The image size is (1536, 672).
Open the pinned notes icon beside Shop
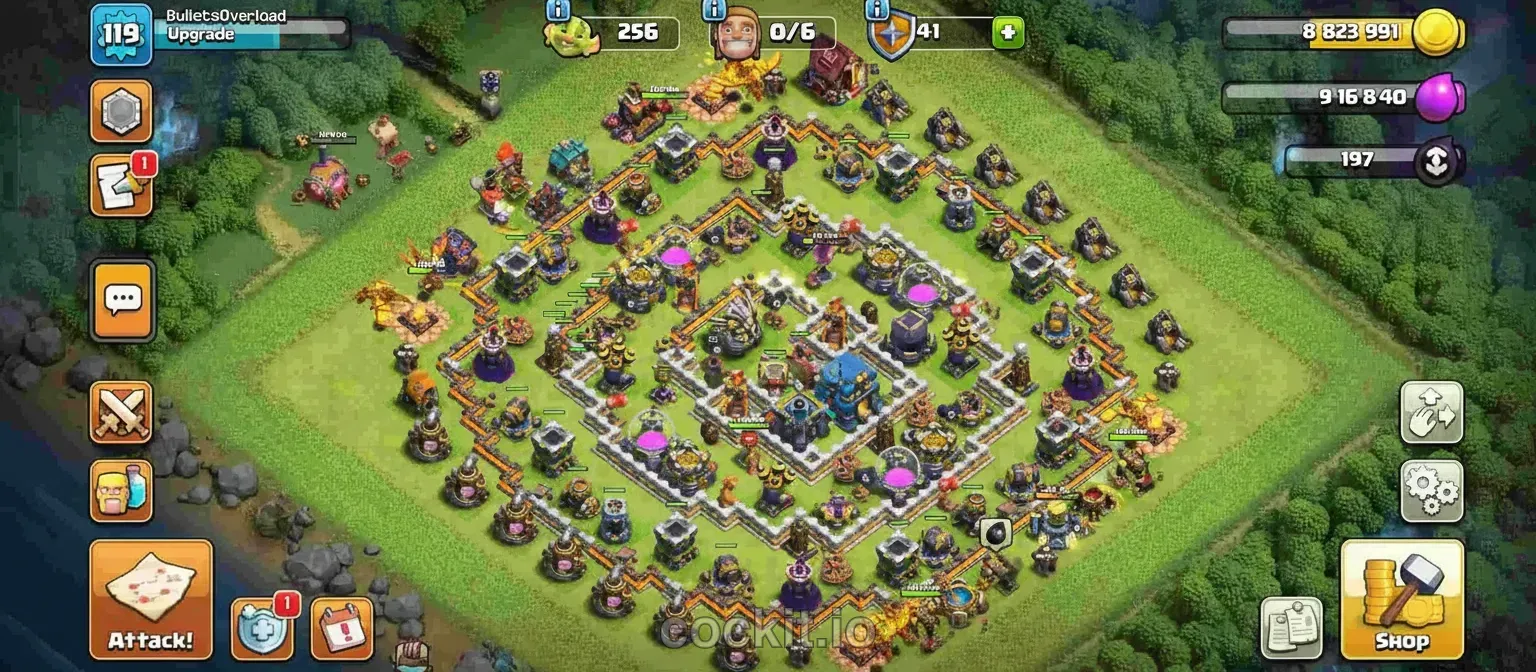pyautogui.click(x=1291, y=628)
